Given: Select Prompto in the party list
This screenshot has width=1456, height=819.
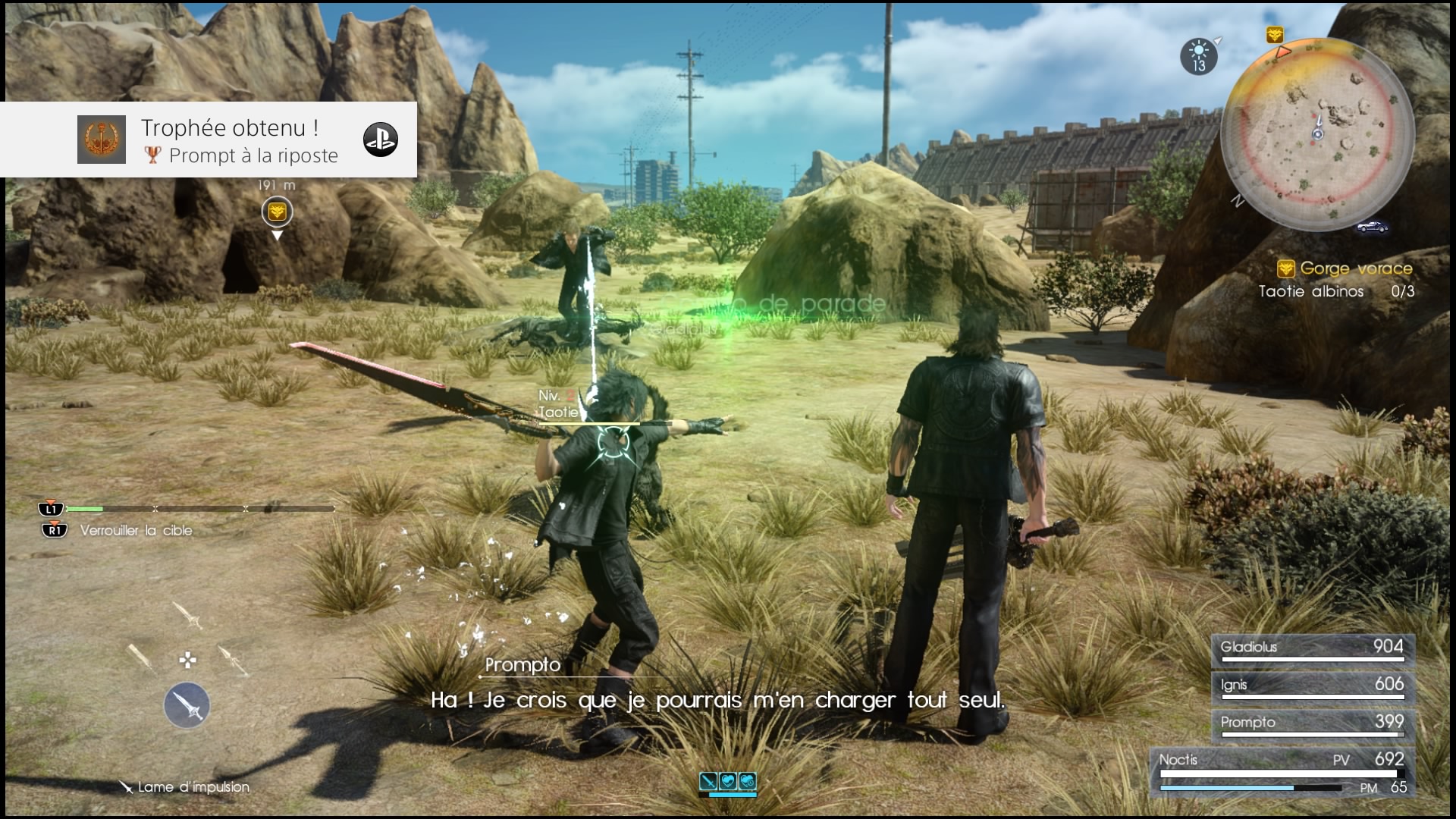Looking at the screenshot, I should [x=1312, y=724].
